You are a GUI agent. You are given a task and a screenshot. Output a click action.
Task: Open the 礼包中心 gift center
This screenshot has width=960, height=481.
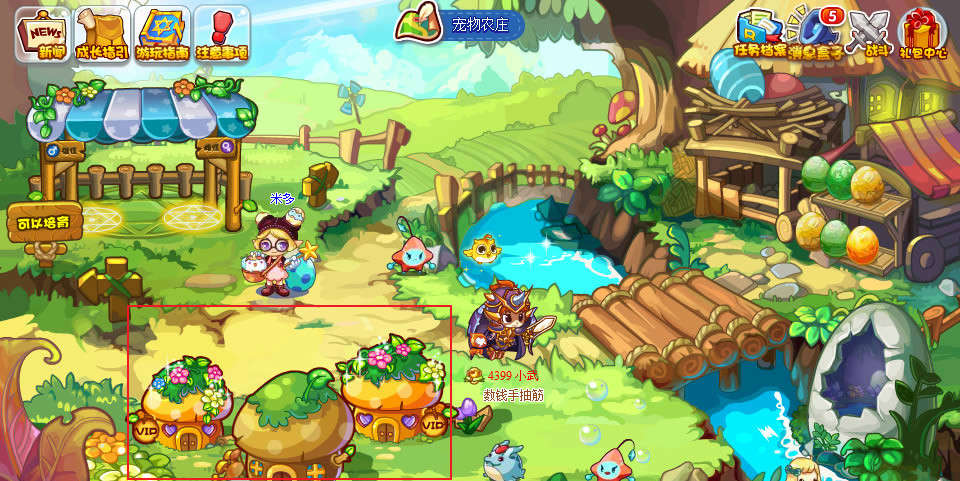coord(923,34)
